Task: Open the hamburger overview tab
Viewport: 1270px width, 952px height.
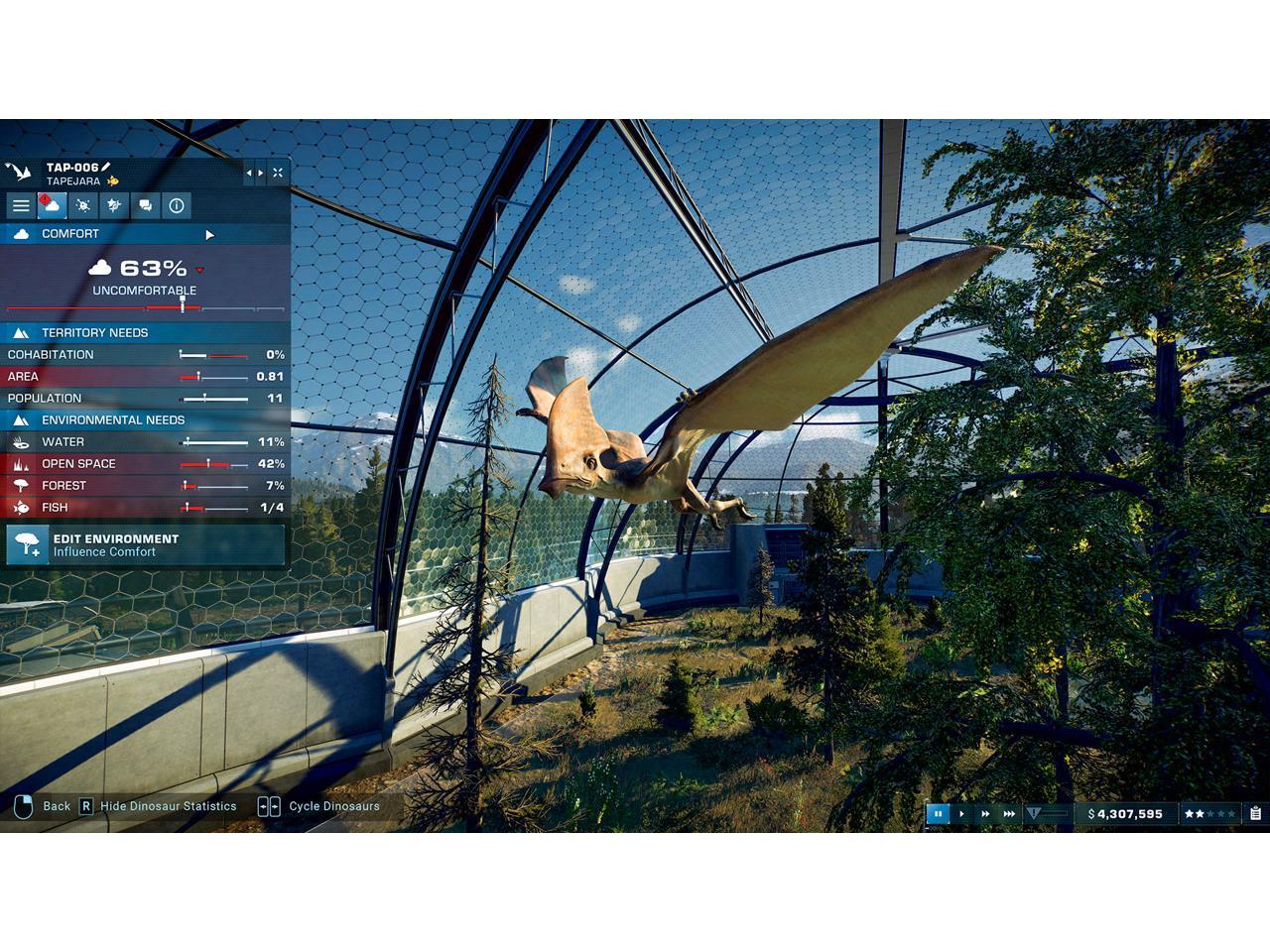Action: click(21, 205)
